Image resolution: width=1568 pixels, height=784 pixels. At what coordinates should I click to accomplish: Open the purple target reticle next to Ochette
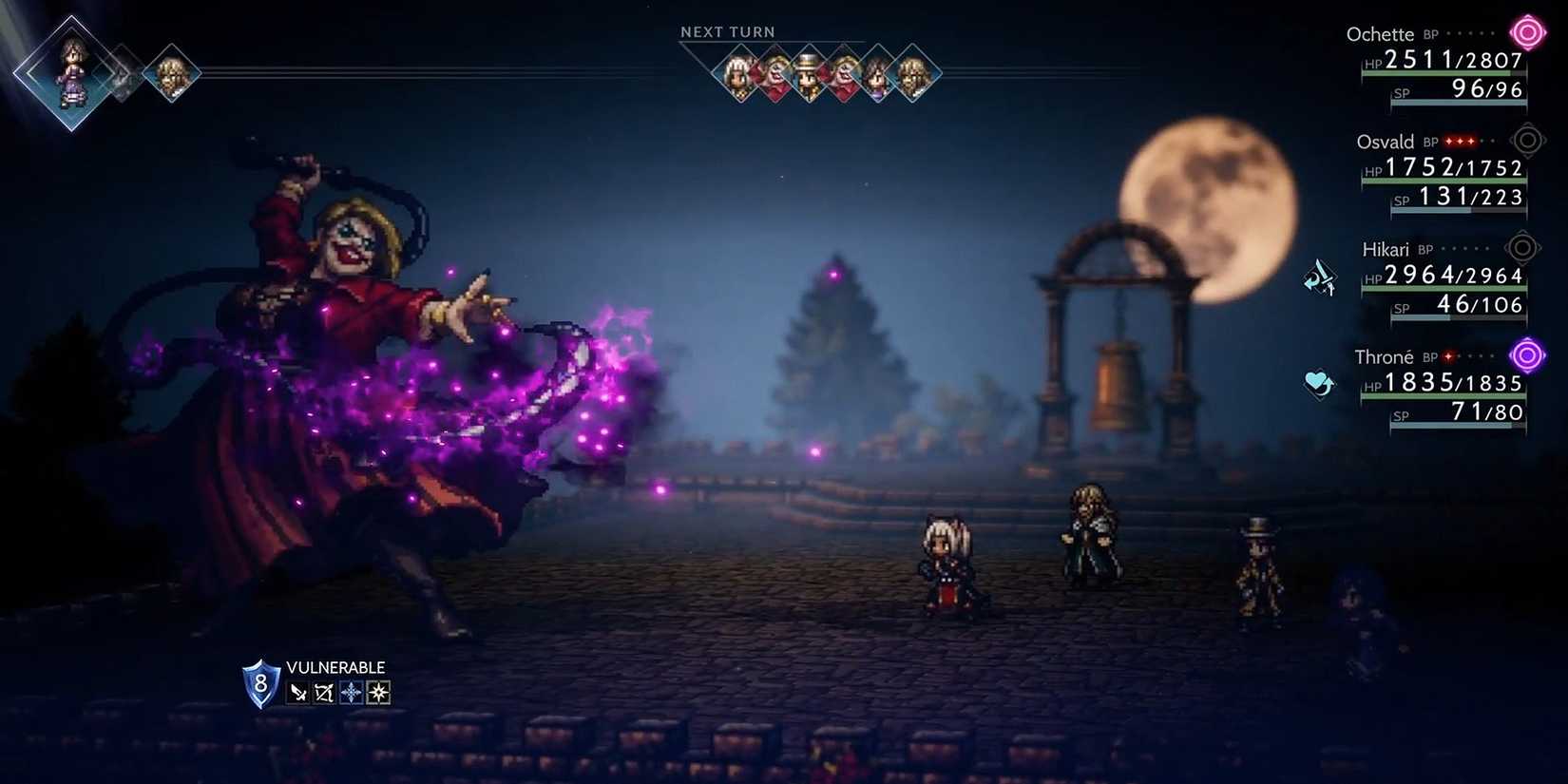coord(1527,31)
